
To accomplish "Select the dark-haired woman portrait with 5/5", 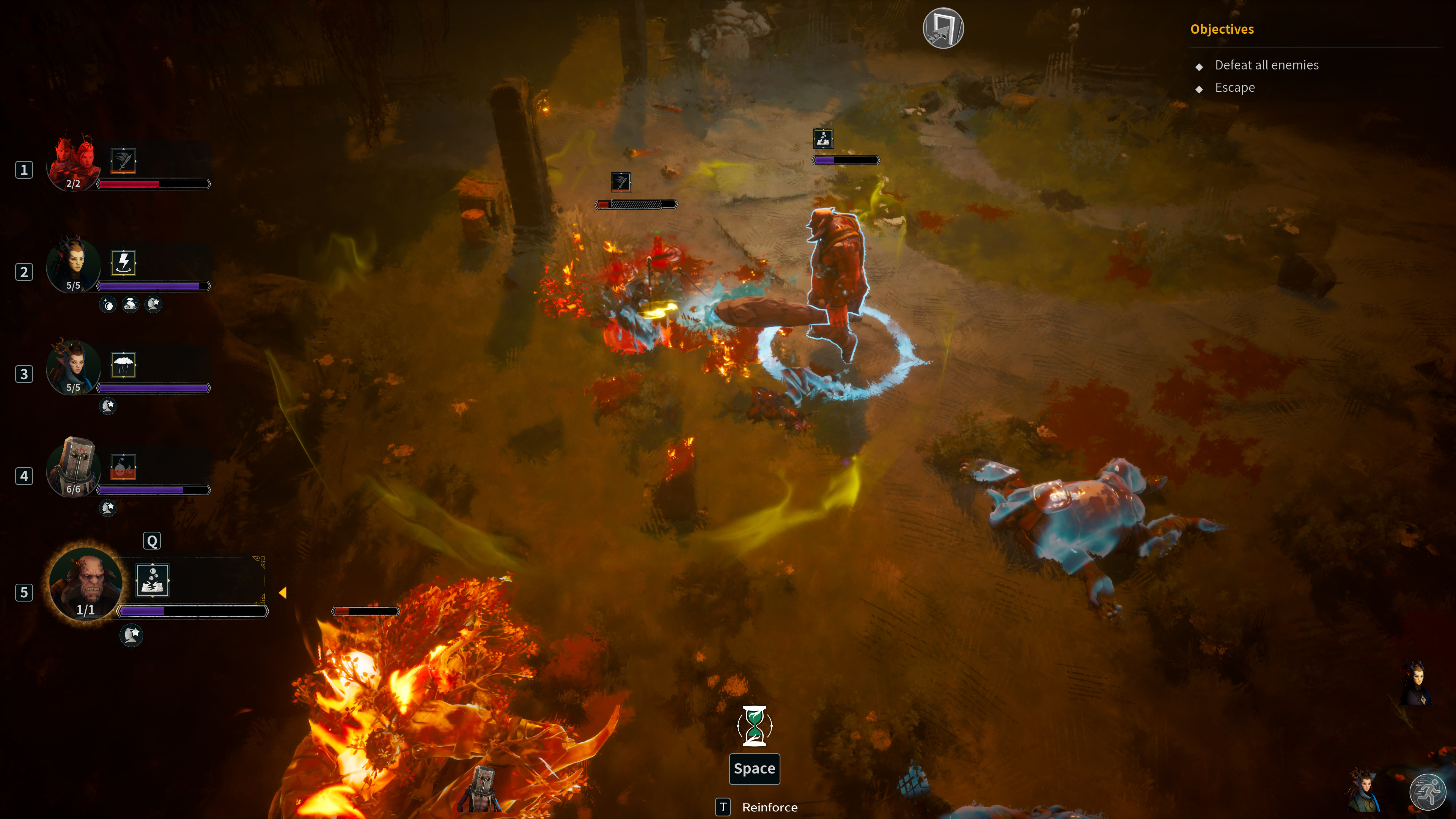I will tap(74, 265).
